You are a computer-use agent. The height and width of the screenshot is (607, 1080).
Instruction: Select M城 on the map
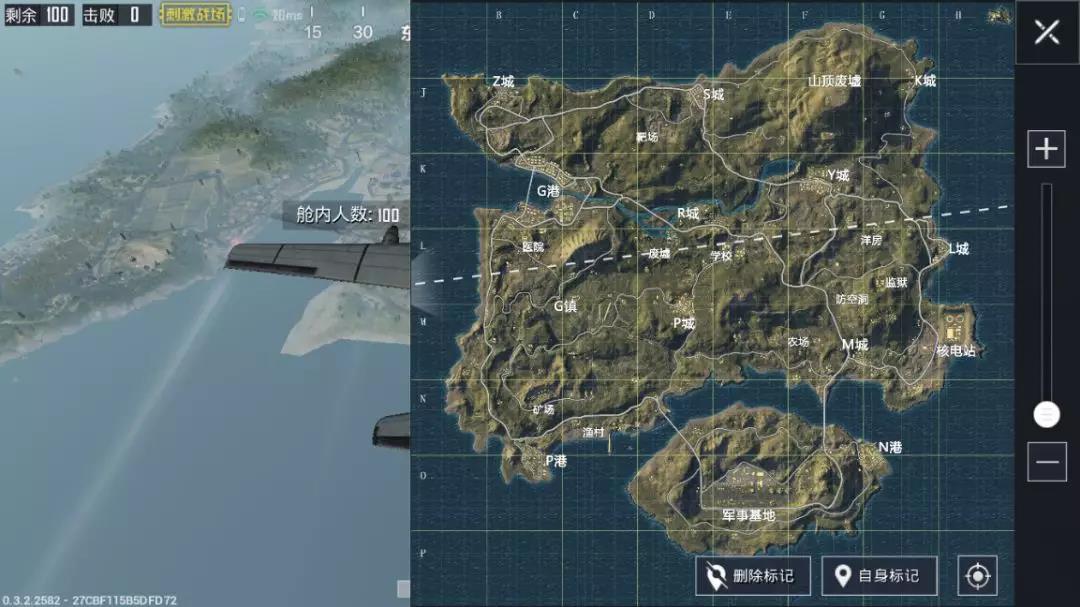854,344
